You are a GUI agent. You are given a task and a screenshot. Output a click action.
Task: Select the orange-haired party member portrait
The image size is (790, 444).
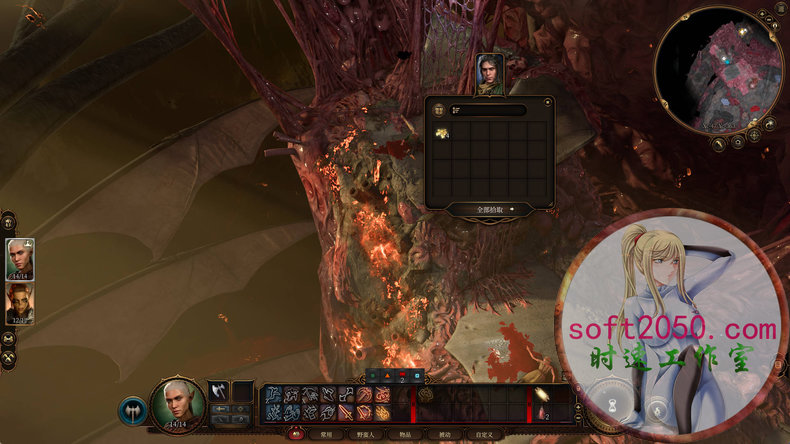20,302
